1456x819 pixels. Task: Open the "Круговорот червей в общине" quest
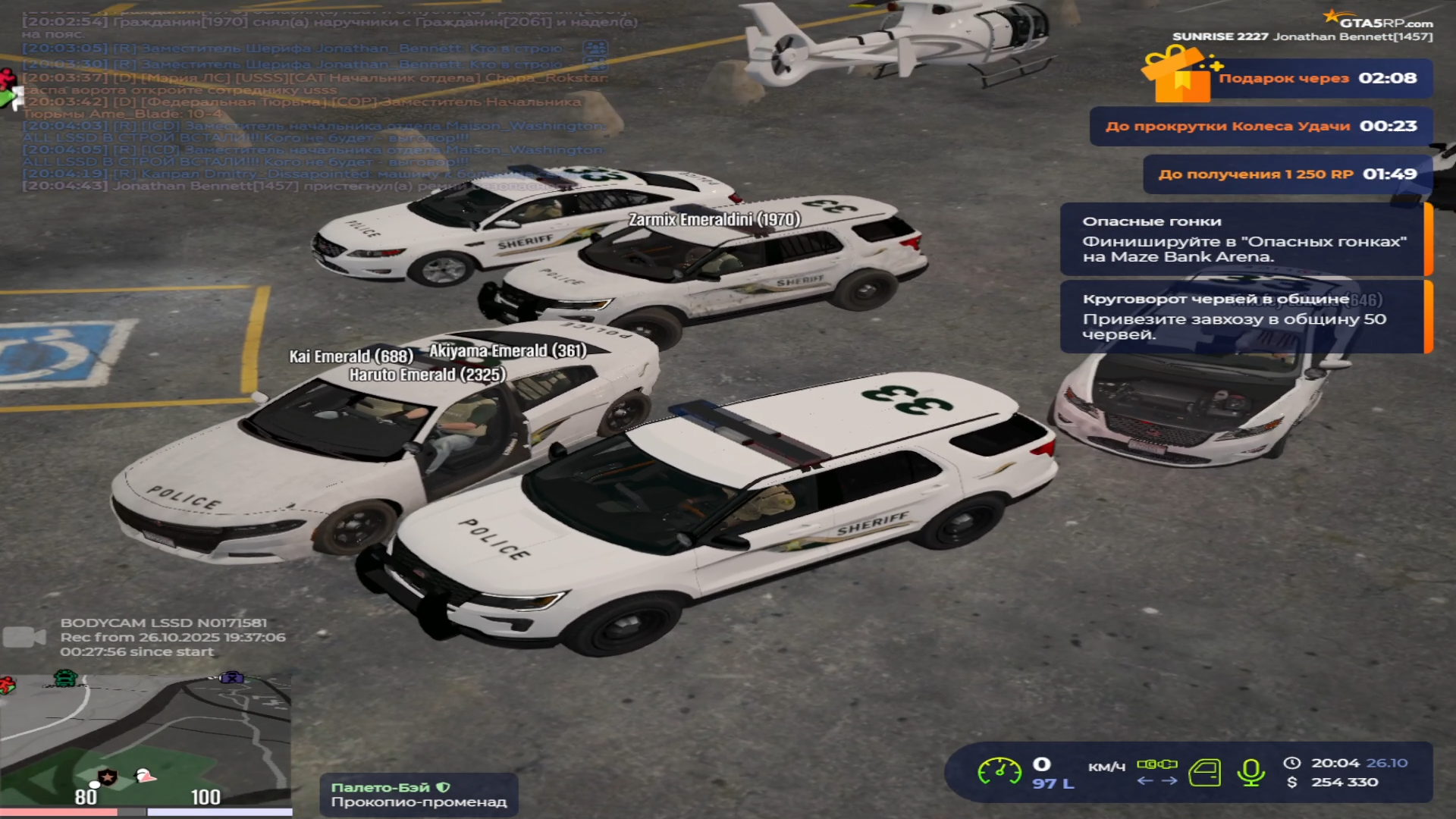coord(1244,316)
